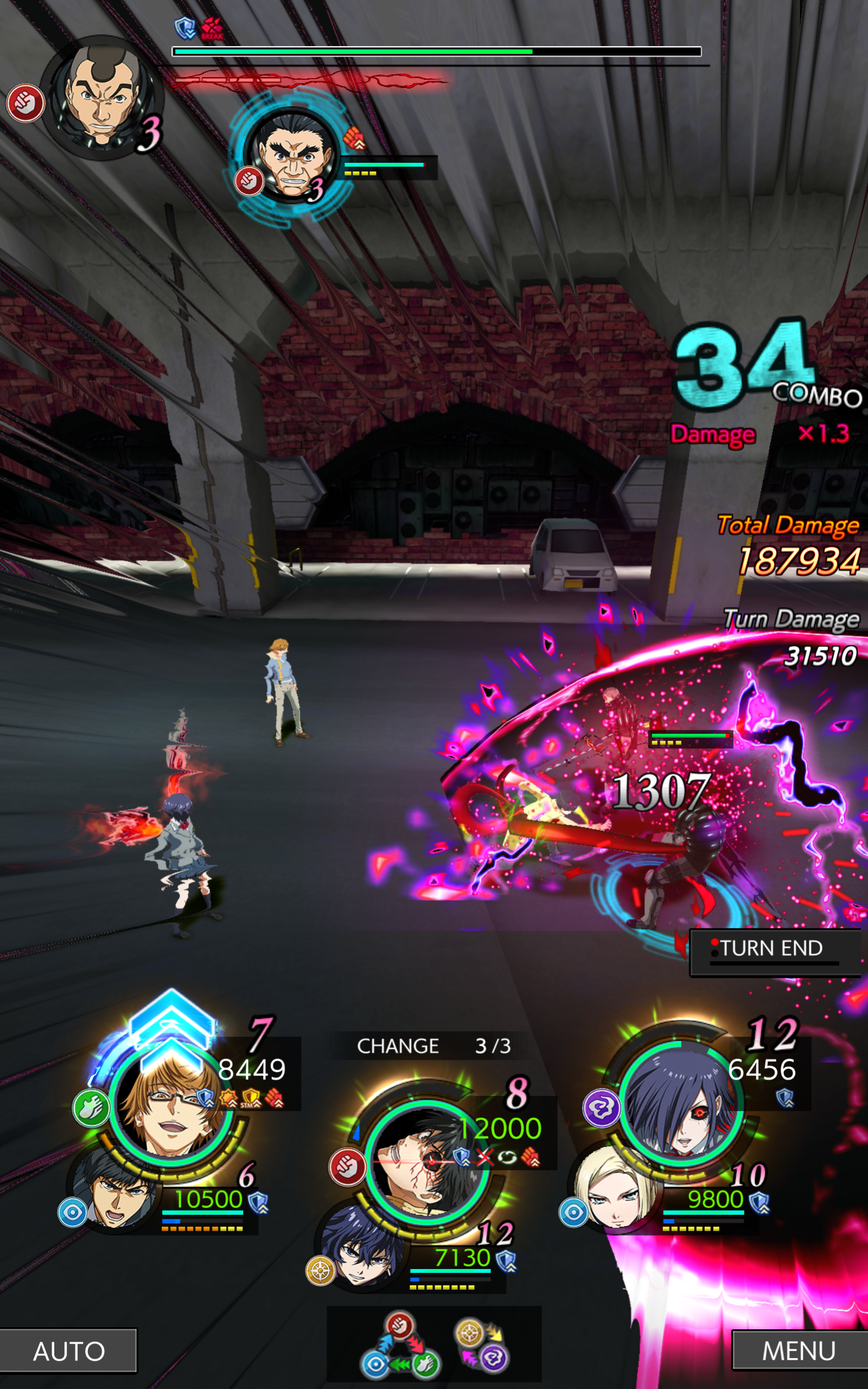Toggle AUTO battle mode

[69, 1352]
